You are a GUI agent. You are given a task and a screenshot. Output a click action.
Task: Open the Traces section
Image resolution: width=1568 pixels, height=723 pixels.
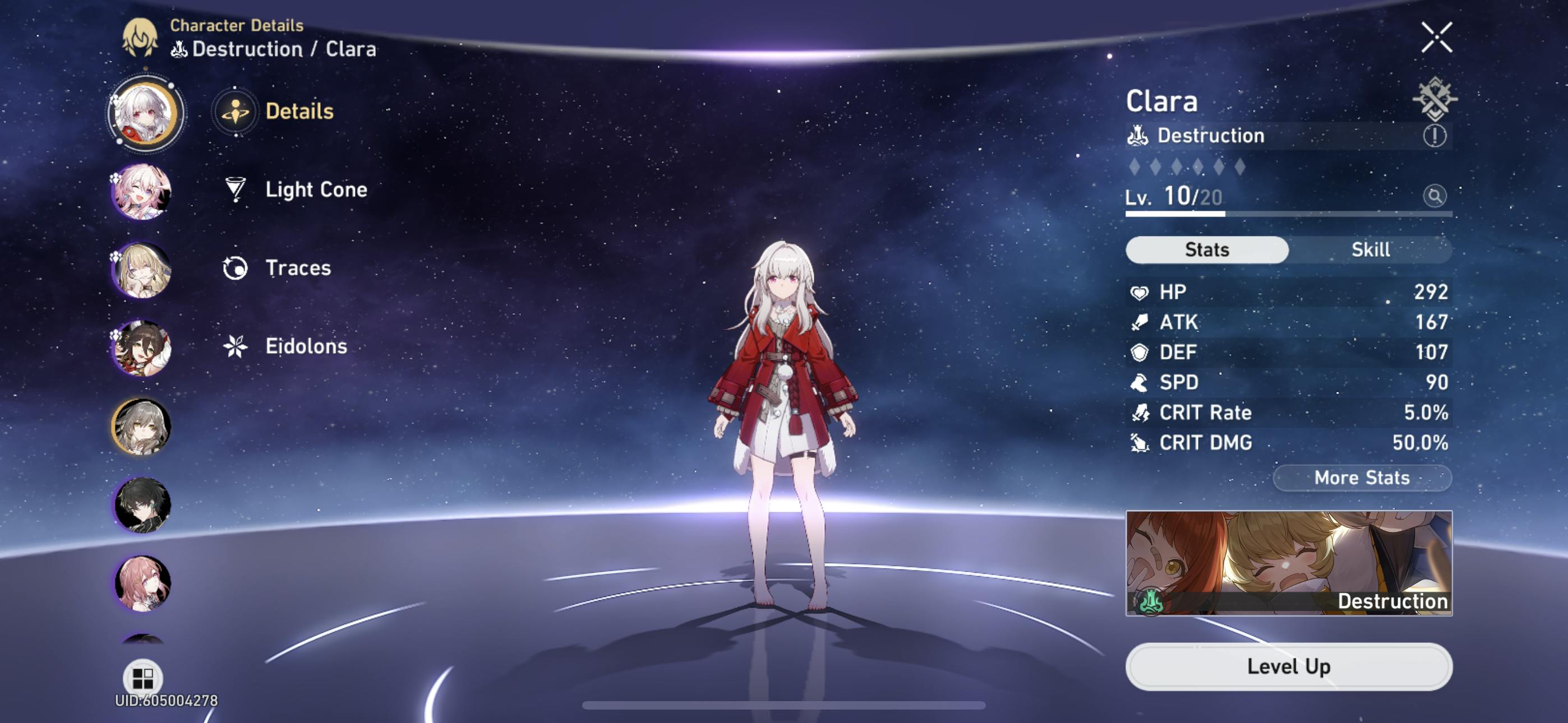coord(298,268)
